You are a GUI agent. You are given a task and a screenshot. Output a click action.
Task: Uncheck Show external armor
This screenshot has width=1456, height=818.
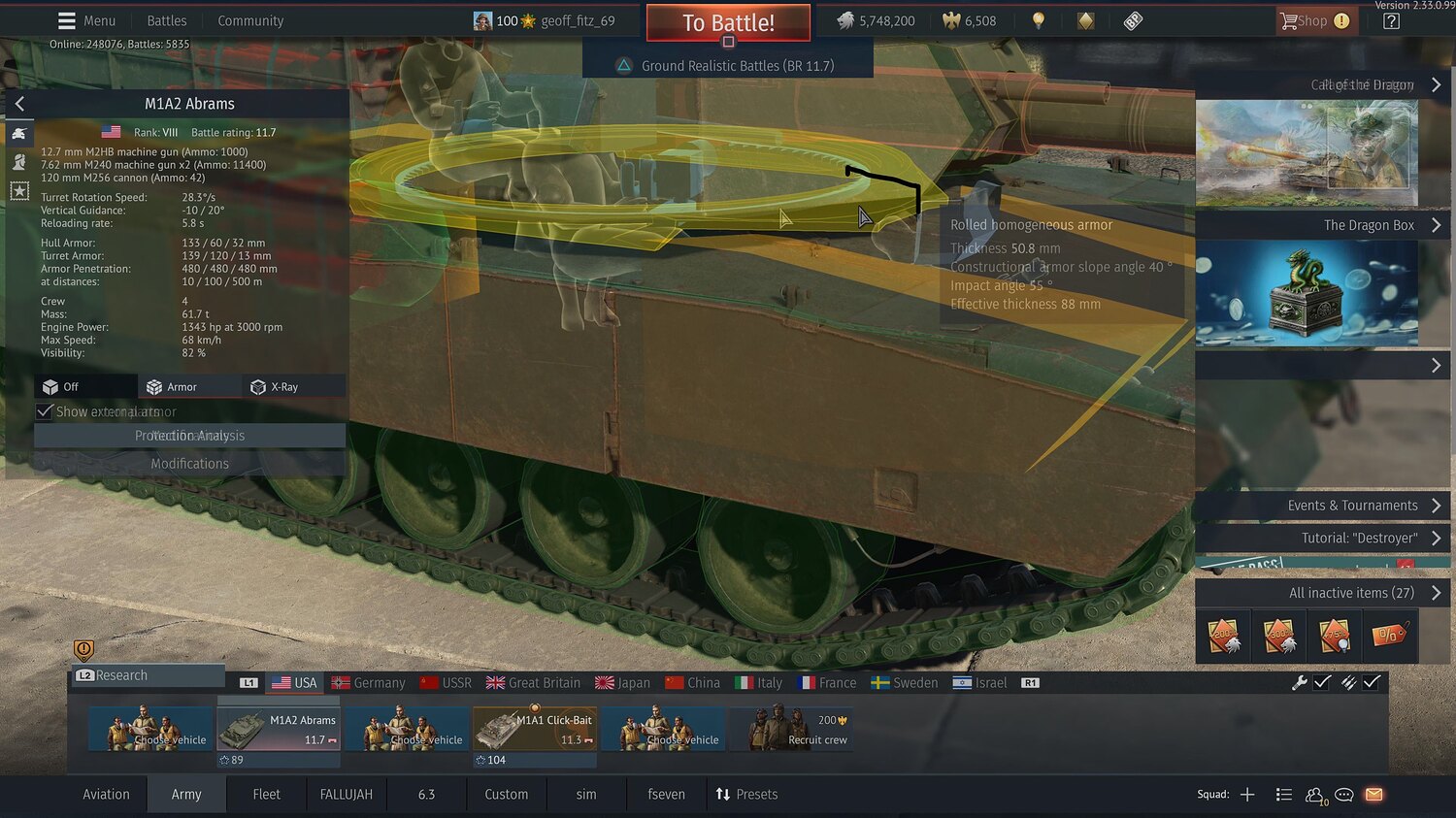click(45, 411)
